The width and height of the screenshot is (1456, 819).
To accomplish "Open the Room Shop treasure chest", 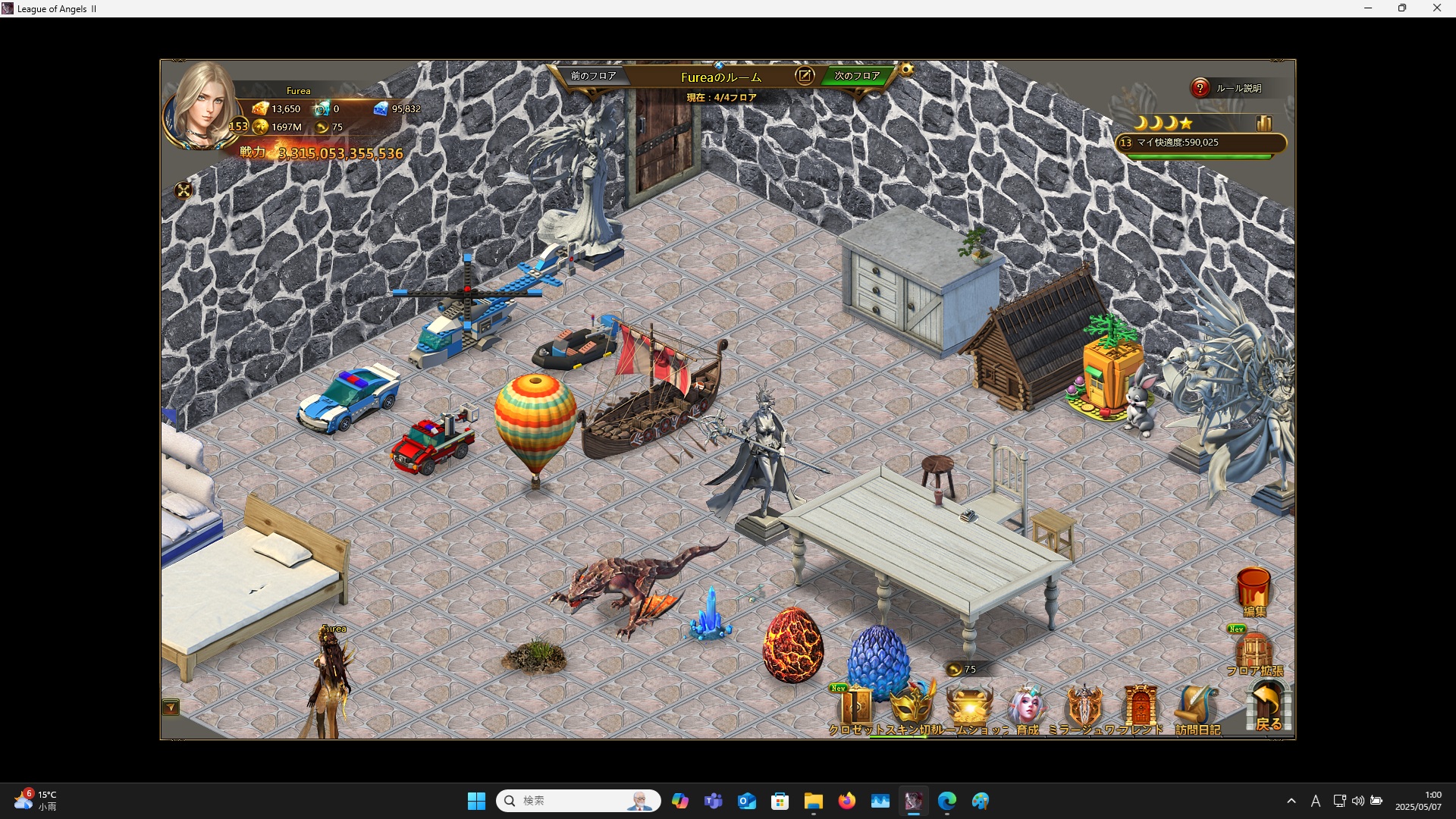I will point(969,707).
